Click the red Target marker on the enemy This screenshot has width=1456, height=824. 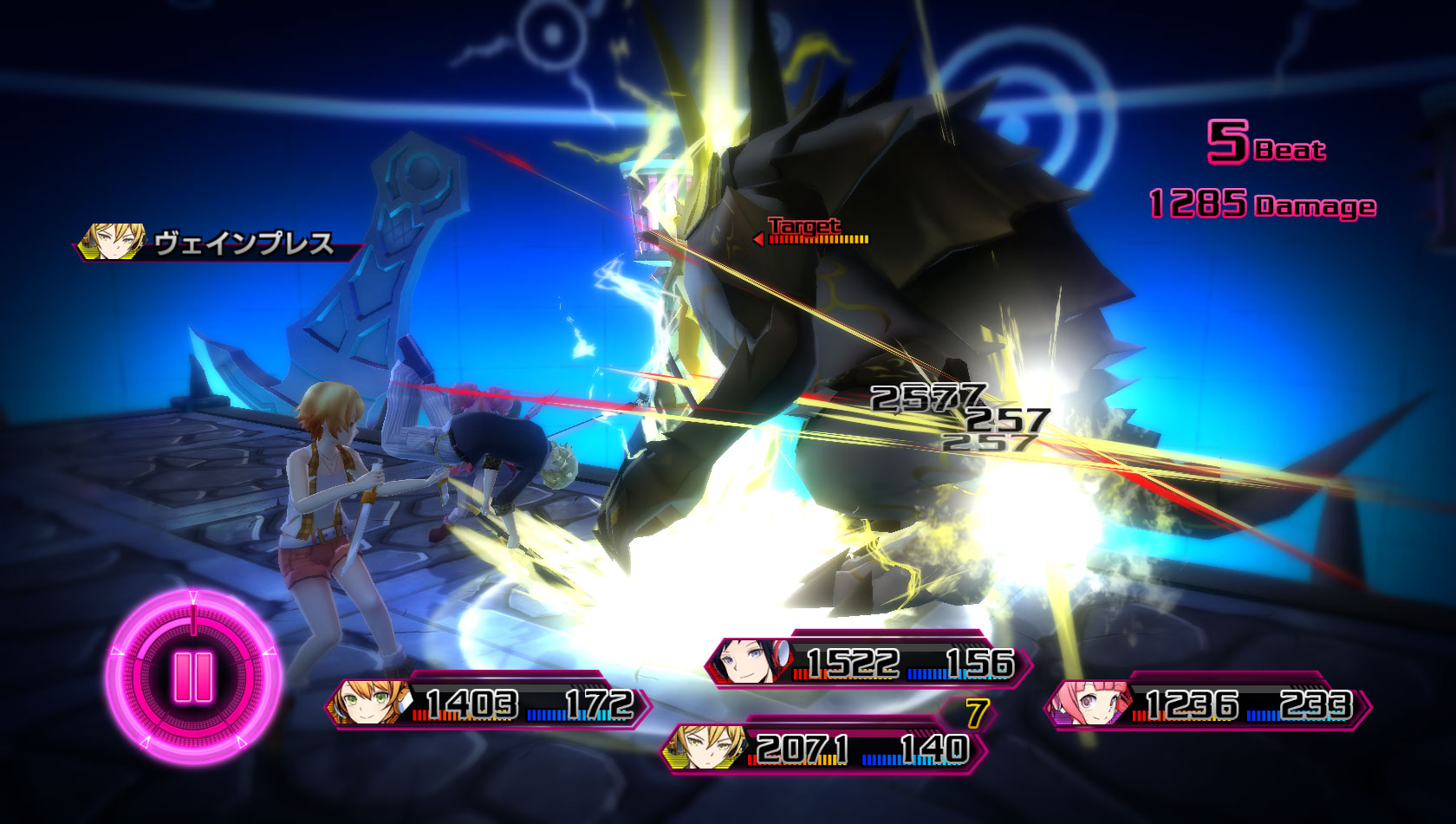tap(805, 230)
